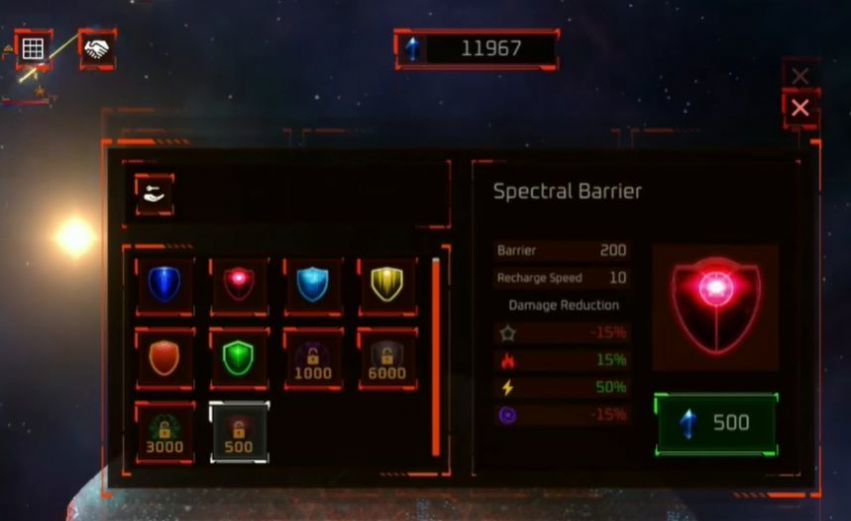Open the handshake diplomacy icon
This screenshot has height=521, width=851.
tap(97, 48)
